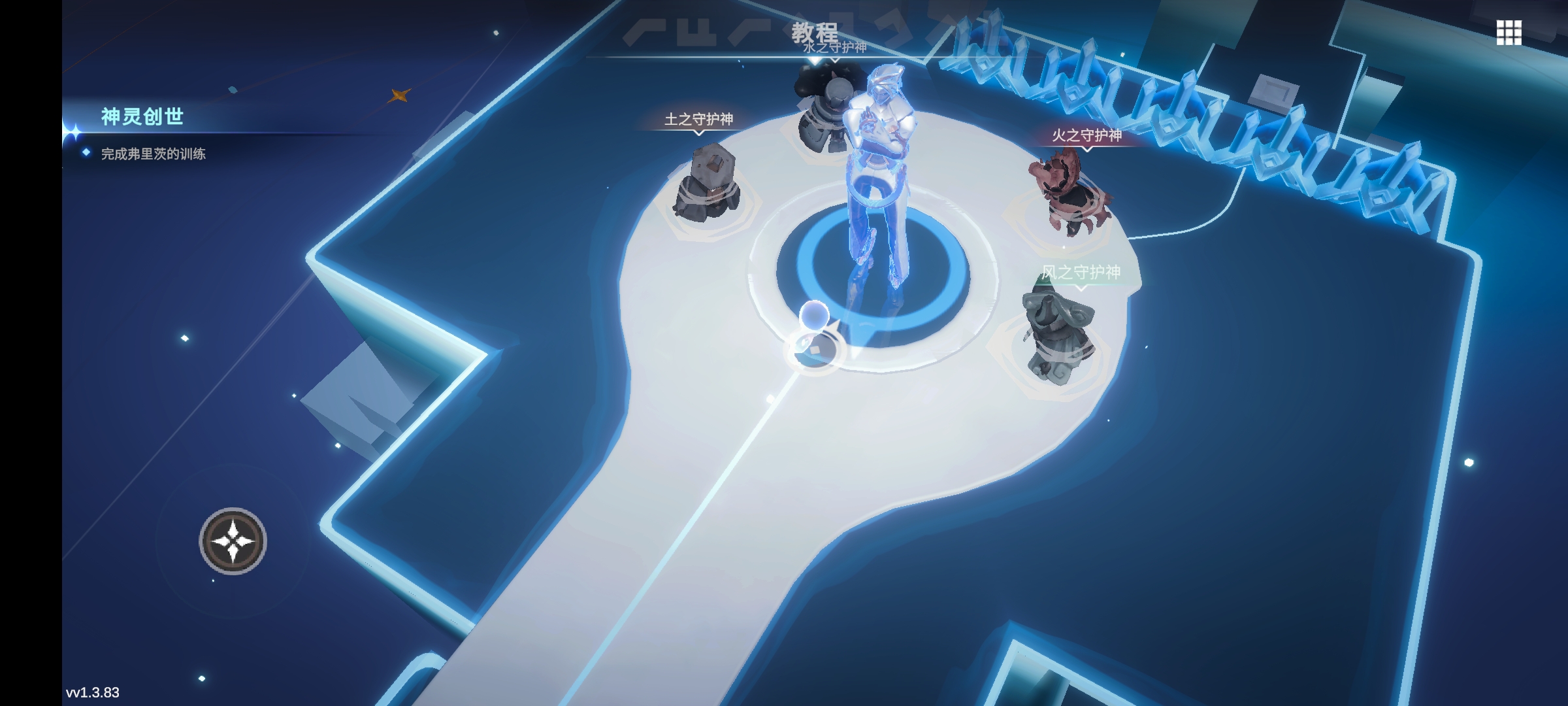Screen dimensions: 1568x706
Task: Select the 火之守护神 guardian label
Action: pyautogui.click(x=1086, y=135)
